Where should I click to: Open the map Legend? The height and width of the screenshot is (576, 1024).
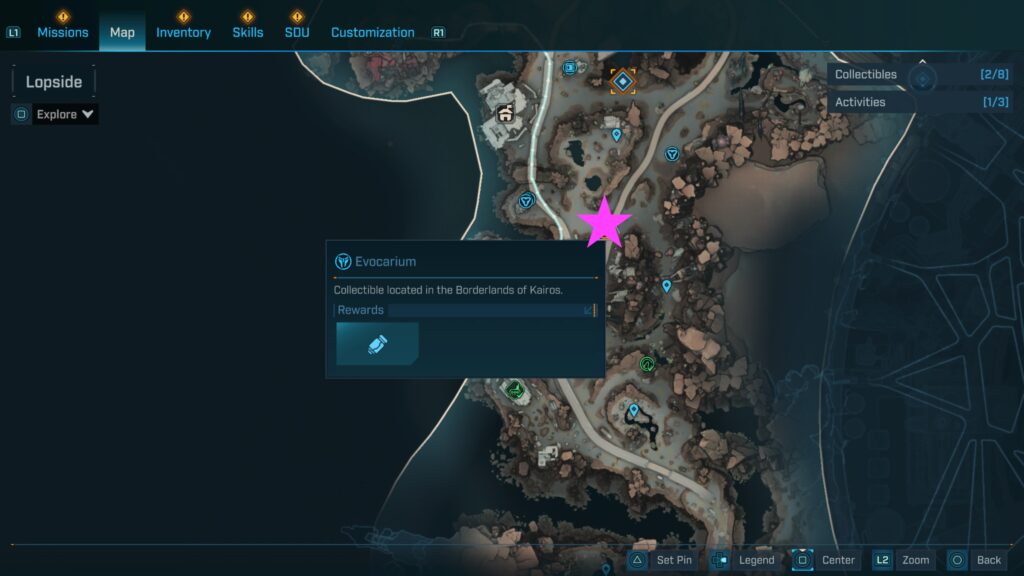coord(744,560)
